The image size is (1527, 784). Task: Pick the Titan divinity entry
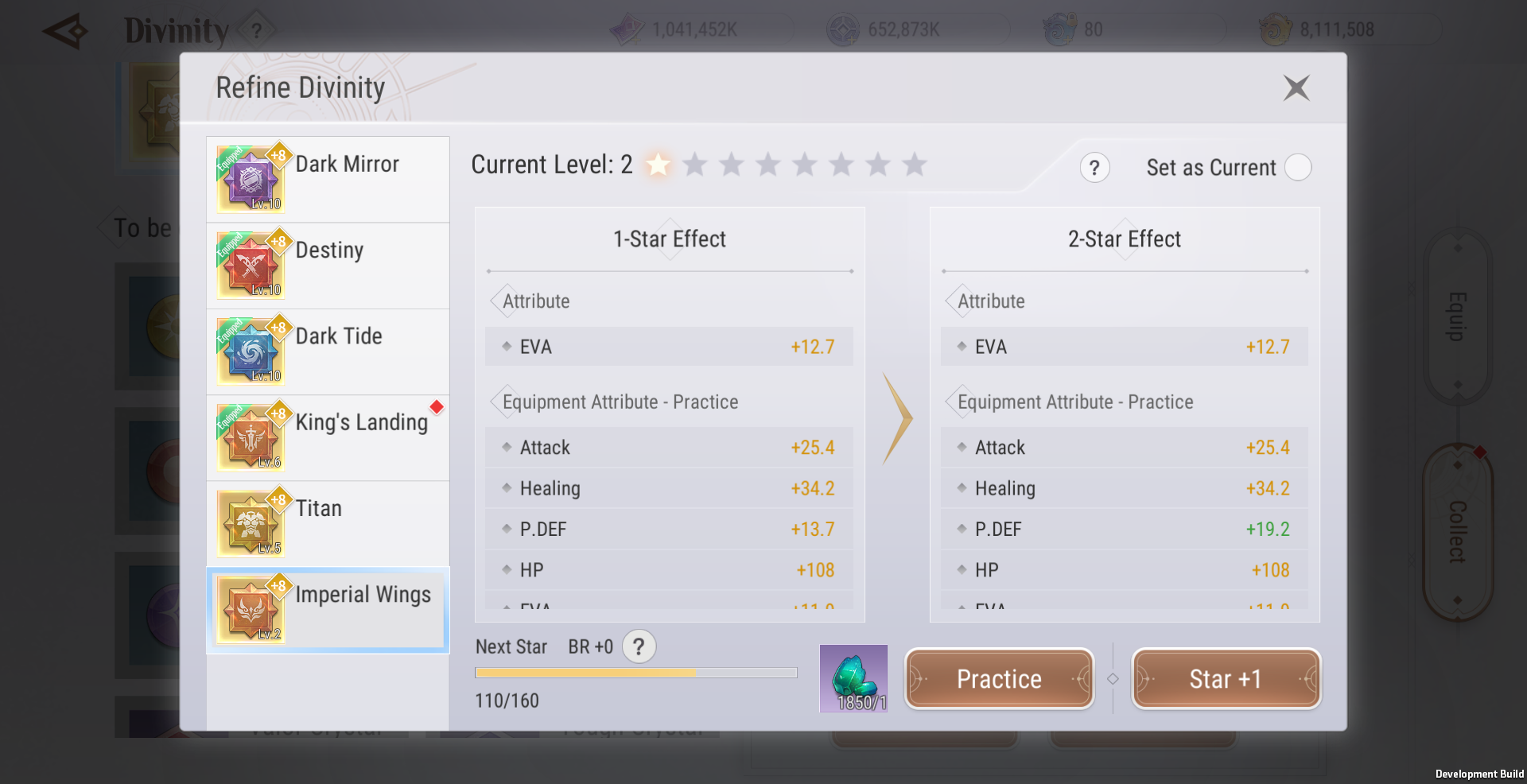click(328, 523)
